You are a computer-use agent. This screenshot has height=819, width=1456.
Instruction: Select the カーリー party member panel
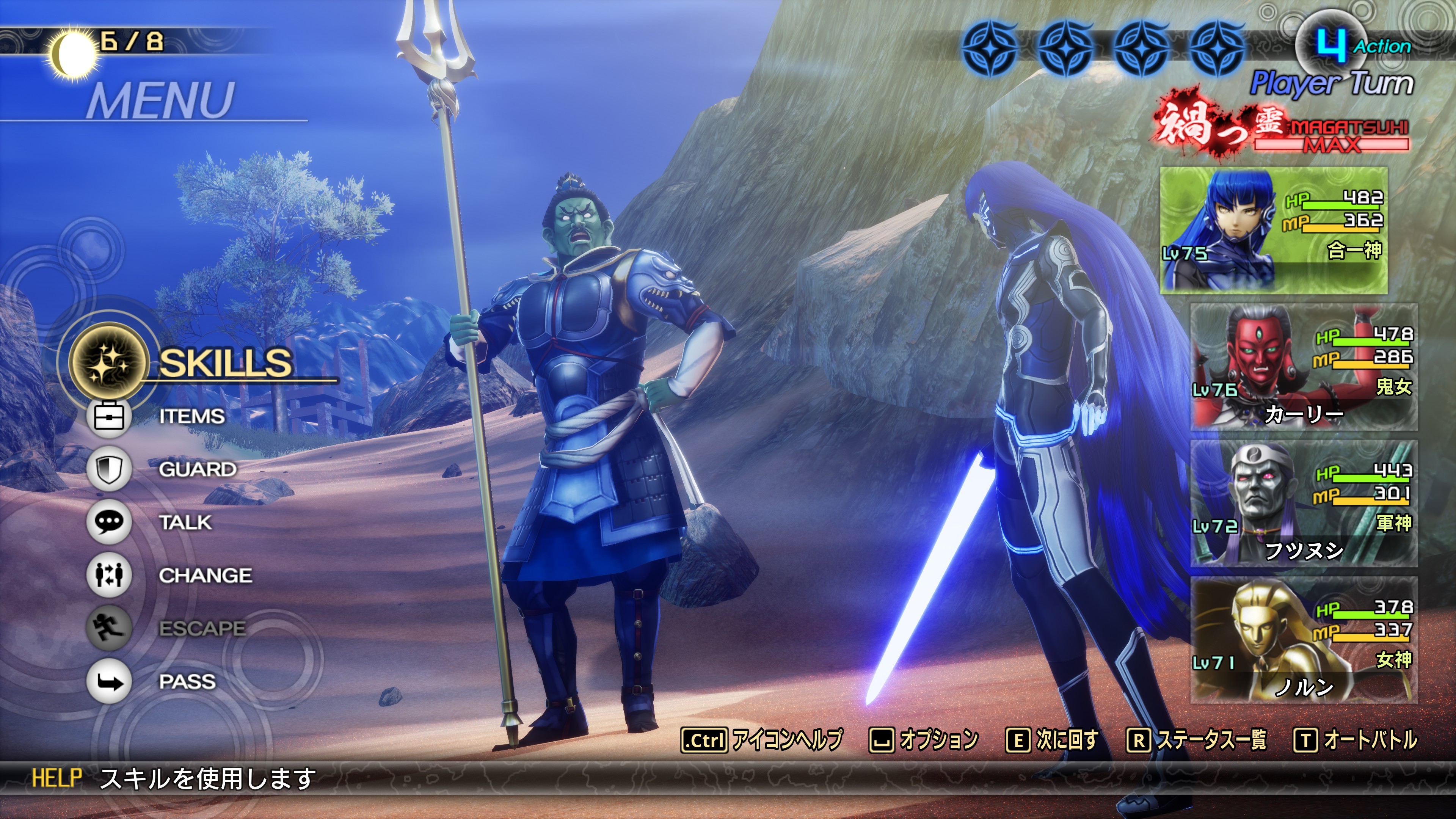(x=1304, y=367)
